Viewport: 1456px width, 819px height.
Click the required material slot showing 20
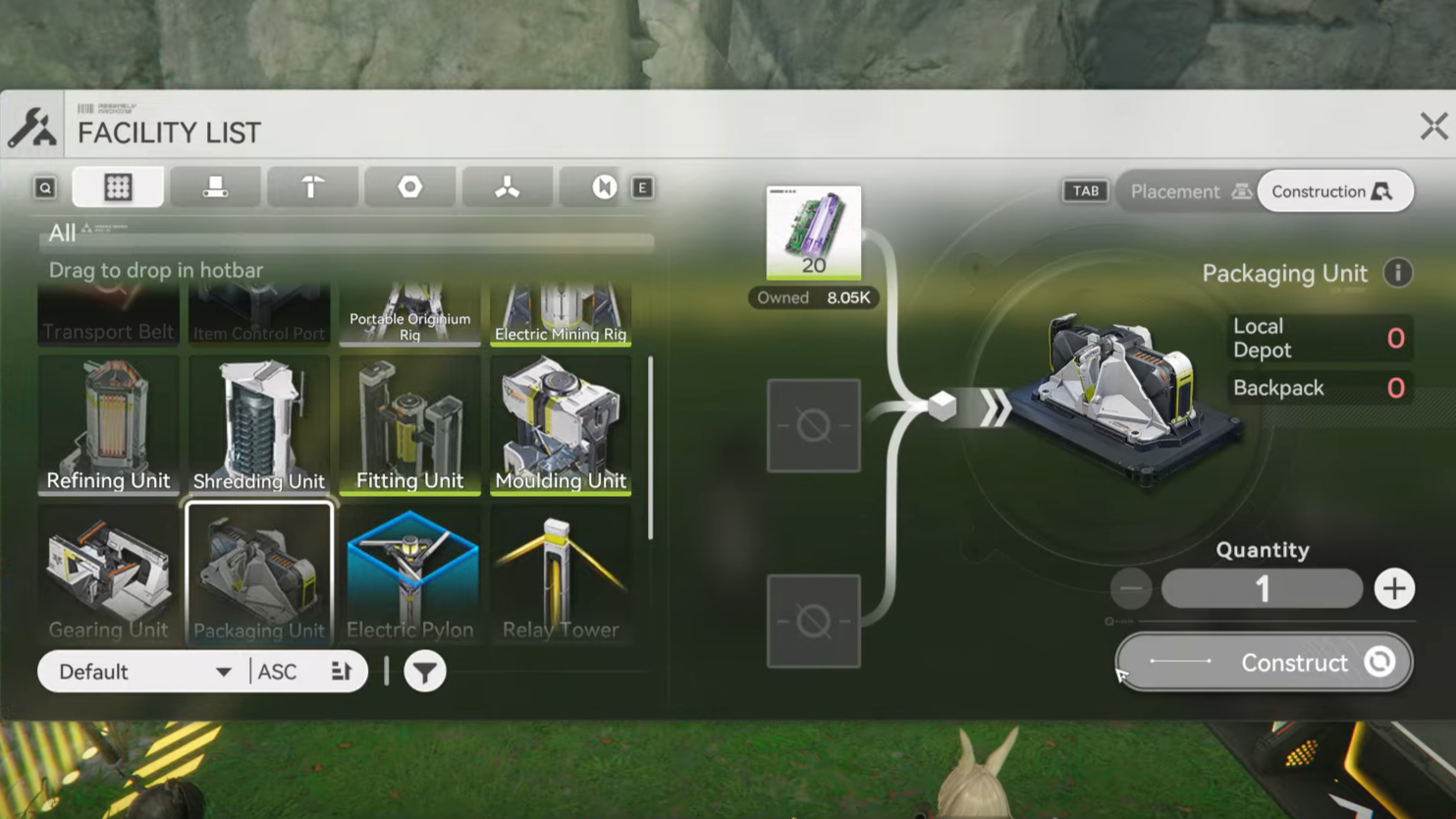(x=814, y=233)
